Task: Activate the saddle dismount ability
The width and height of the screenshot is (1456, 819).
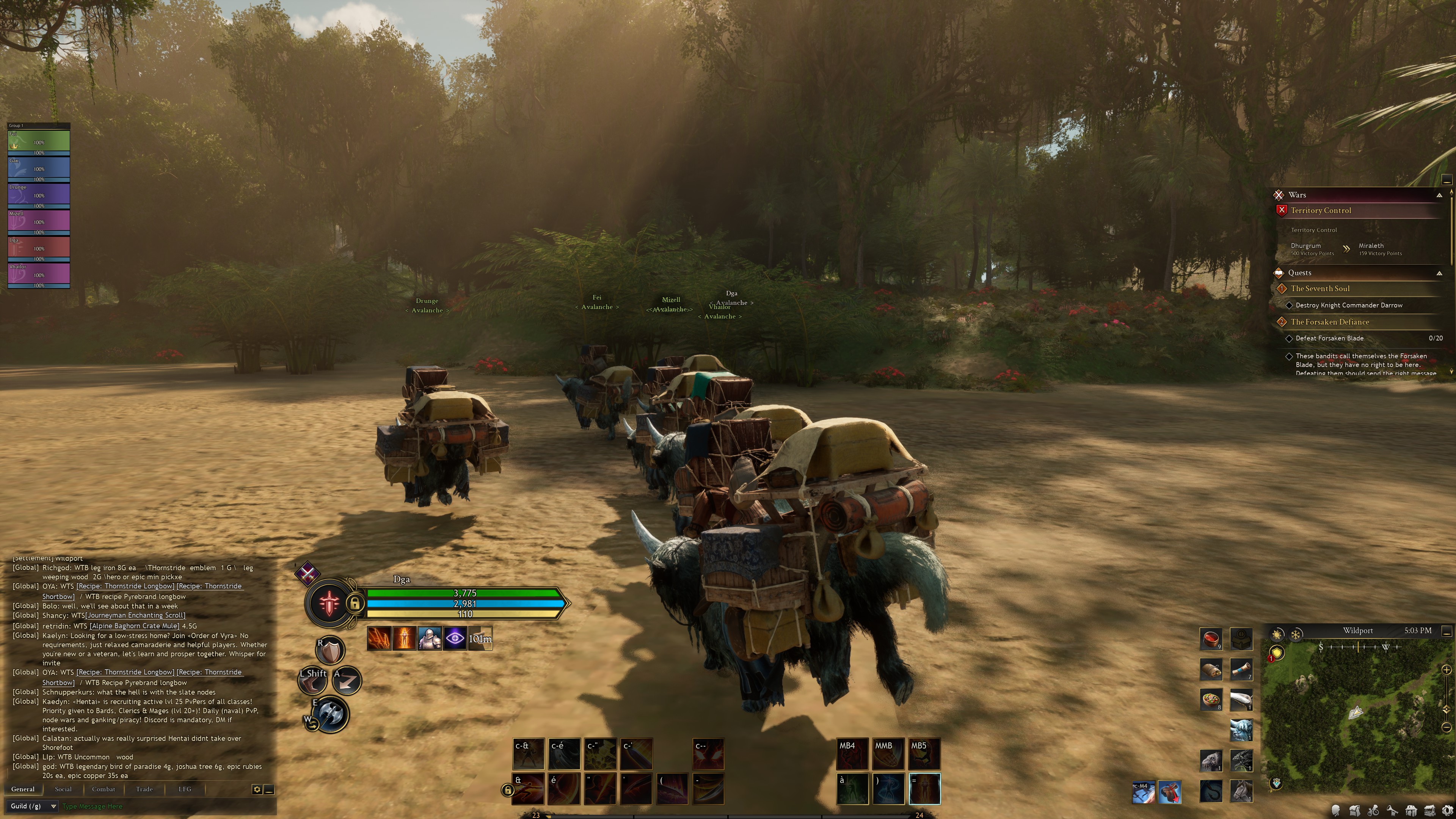Action: coord(1169,791)
